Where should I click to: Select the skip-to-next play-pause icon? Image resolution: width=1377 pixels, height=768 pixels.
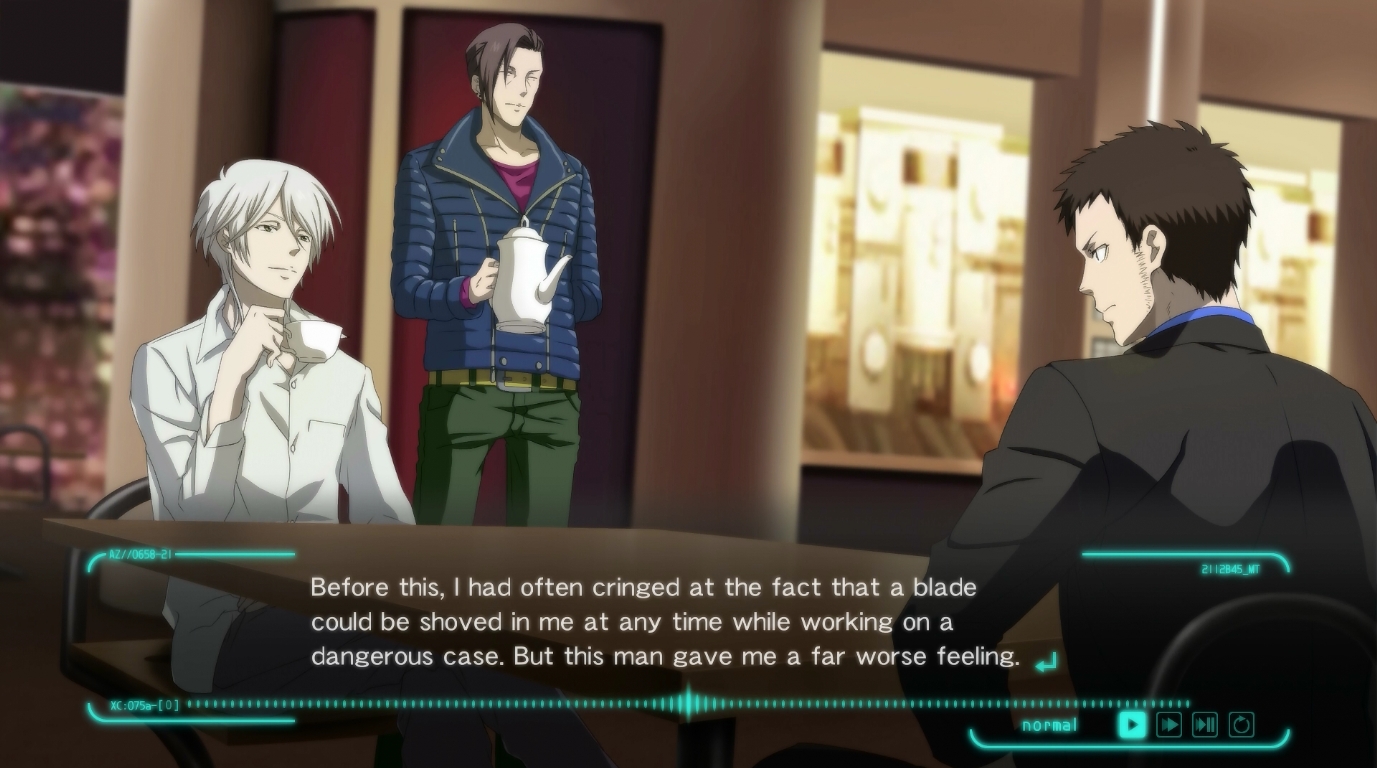1205,725
